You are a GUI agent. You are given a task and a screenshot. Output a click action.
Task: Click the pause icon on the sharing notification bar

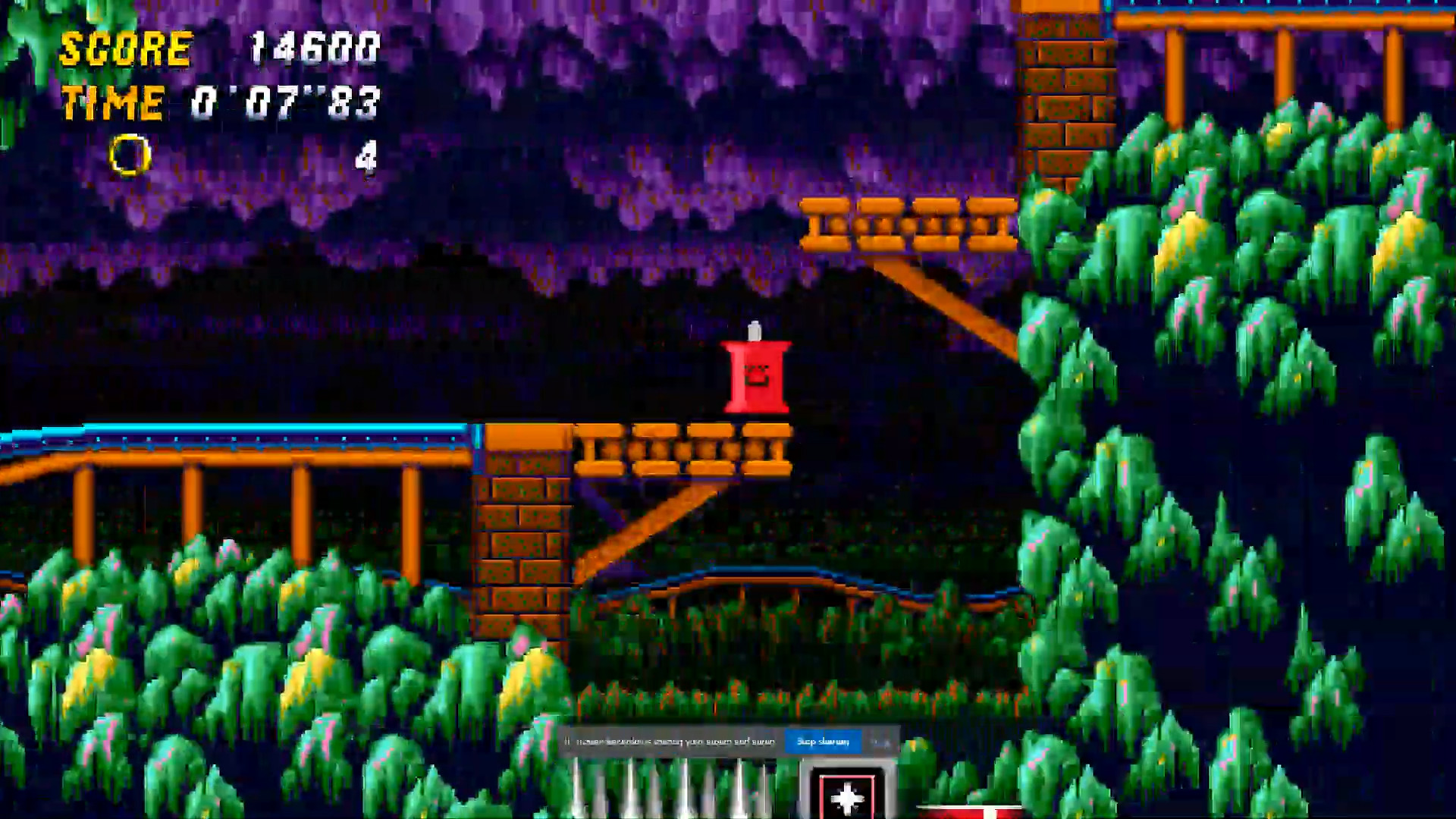tap(567, 742)
